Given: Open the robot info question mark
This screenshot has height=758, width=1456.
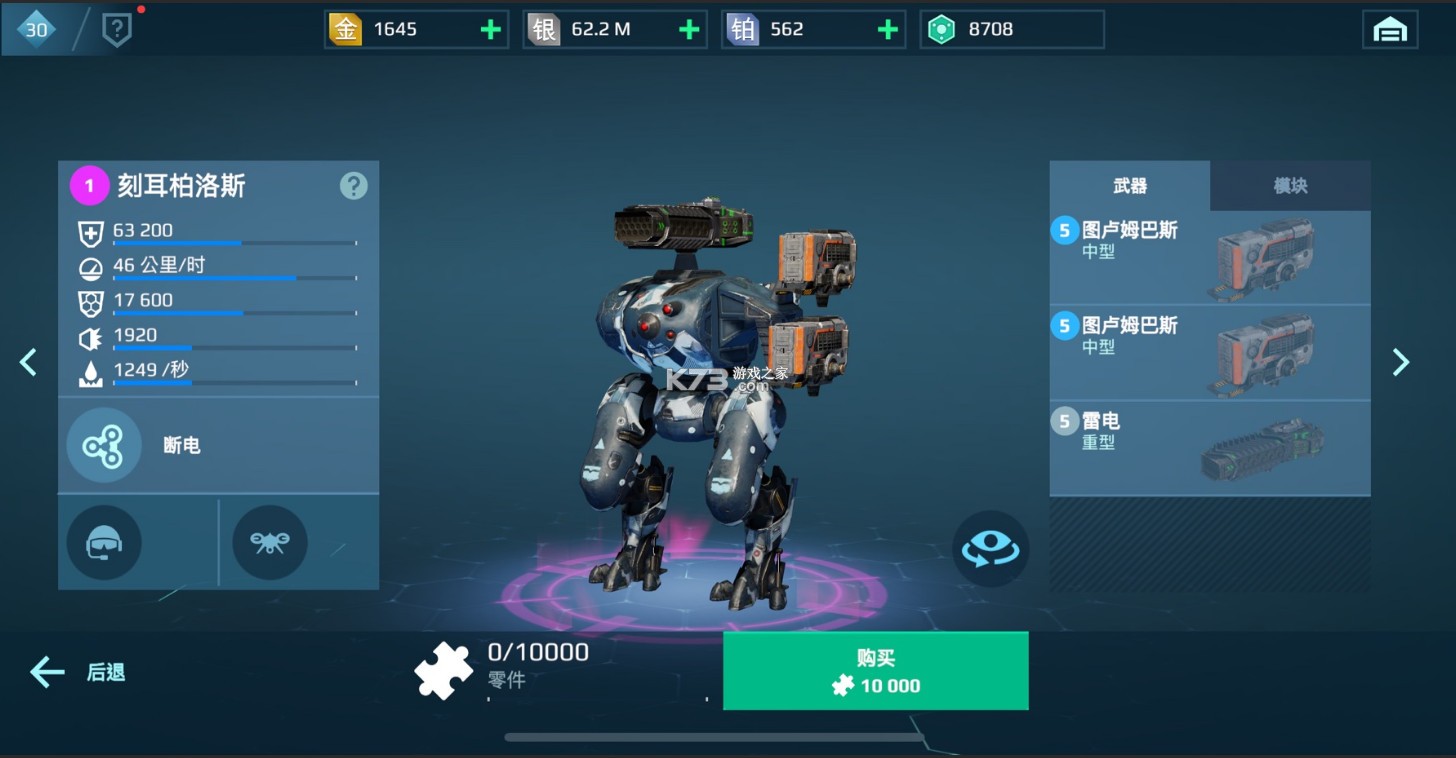Looking at the screenshot, I should [353, 186].
